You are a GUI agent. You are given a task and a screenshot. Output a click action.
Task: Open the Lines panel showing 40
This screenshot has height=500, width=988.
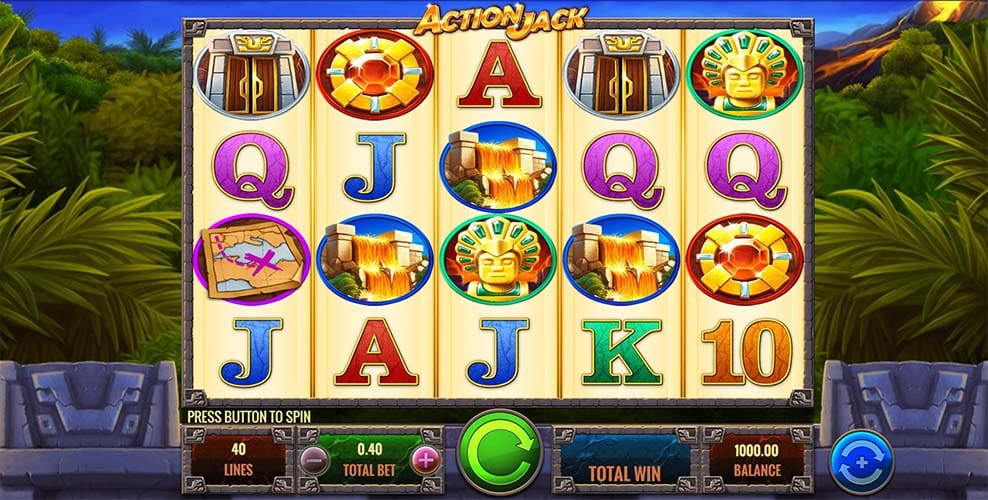238,459
